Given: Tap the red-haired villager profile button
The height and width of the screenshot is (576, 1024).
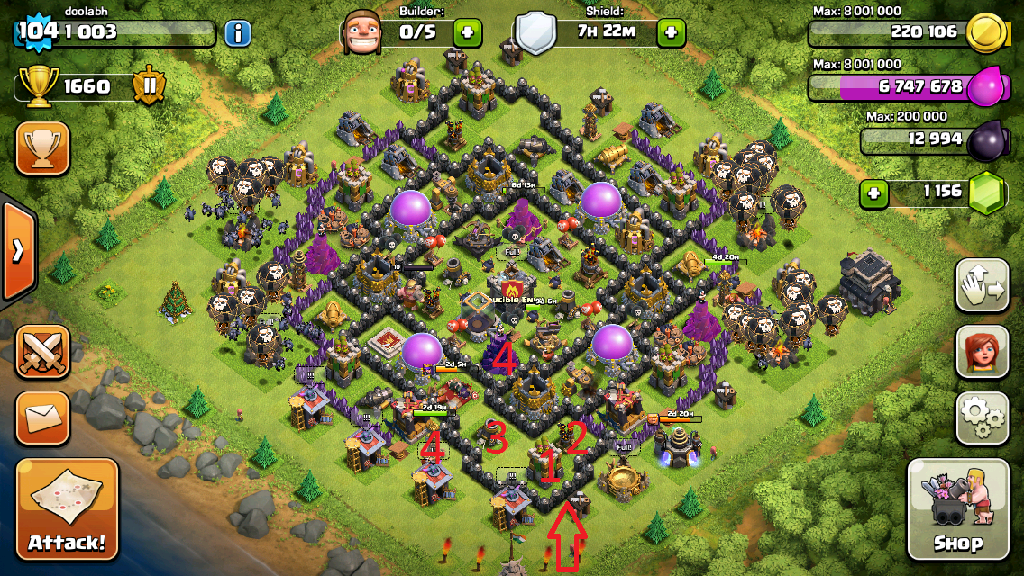Looking at the screenshot, I should click(981, 351).
